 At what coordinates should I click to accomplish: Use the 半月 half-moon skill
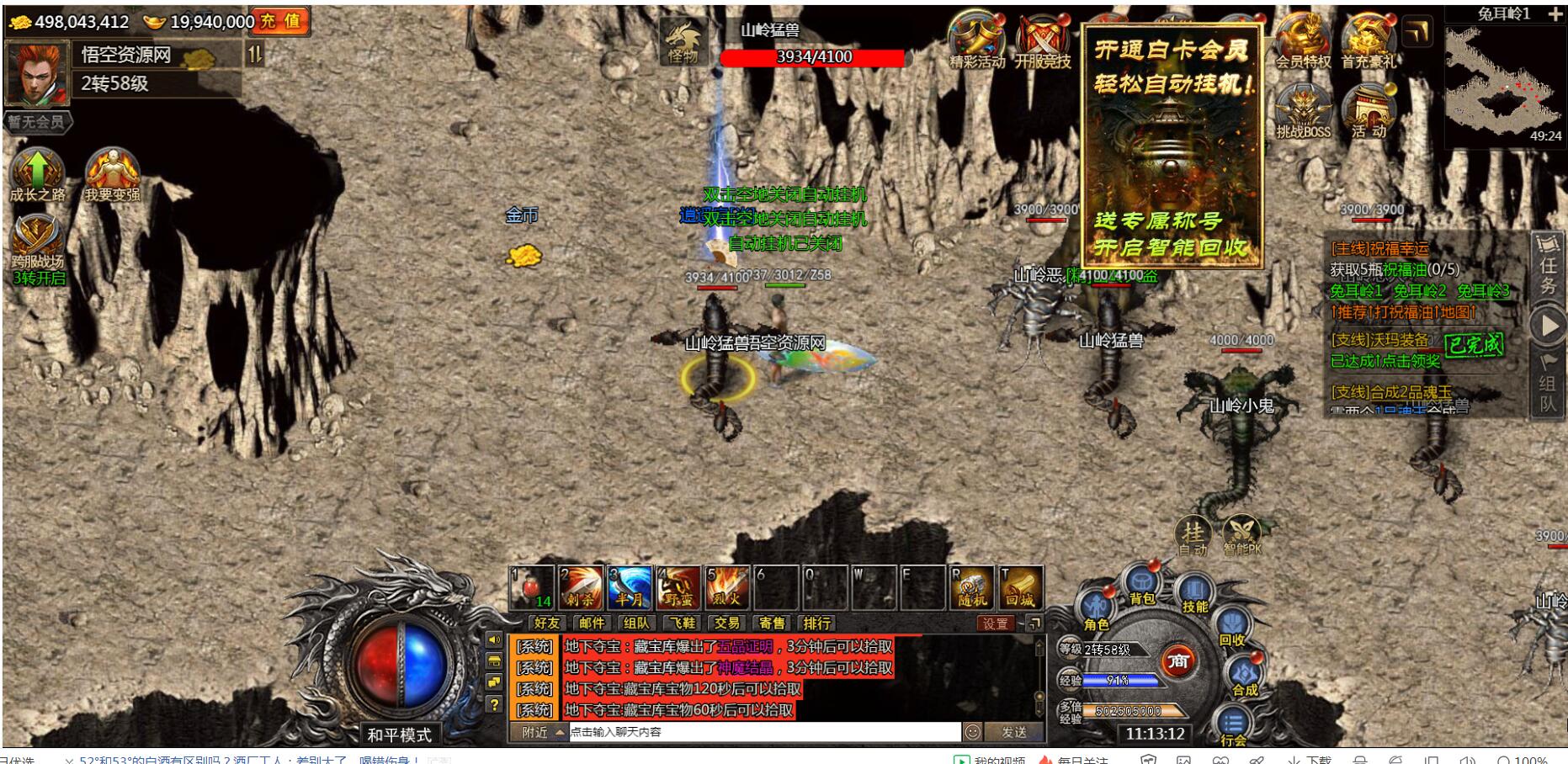click(630, 587)
